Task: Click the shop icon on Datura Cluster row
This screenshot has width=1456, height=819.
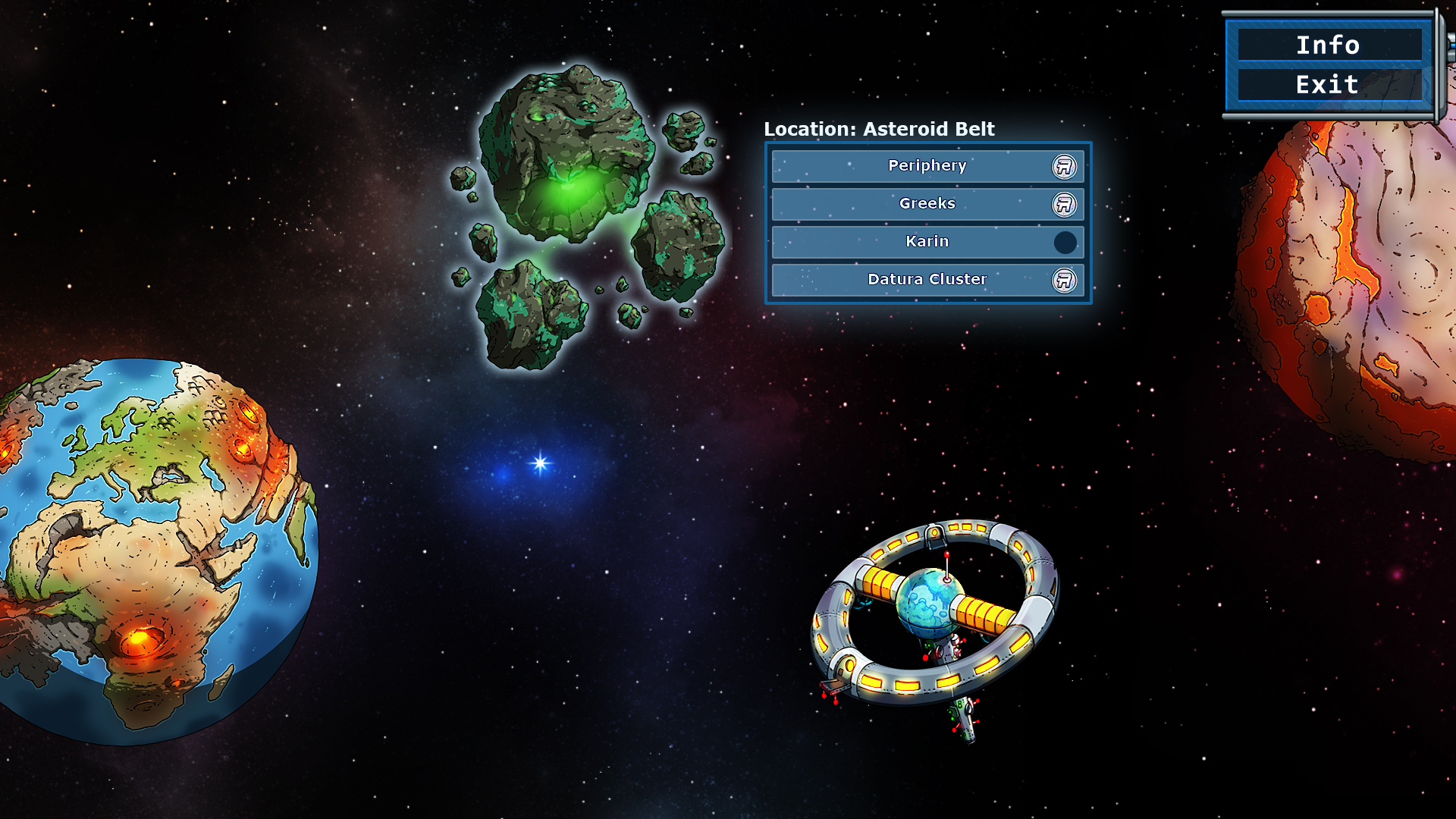Action: click(1063, 280)
